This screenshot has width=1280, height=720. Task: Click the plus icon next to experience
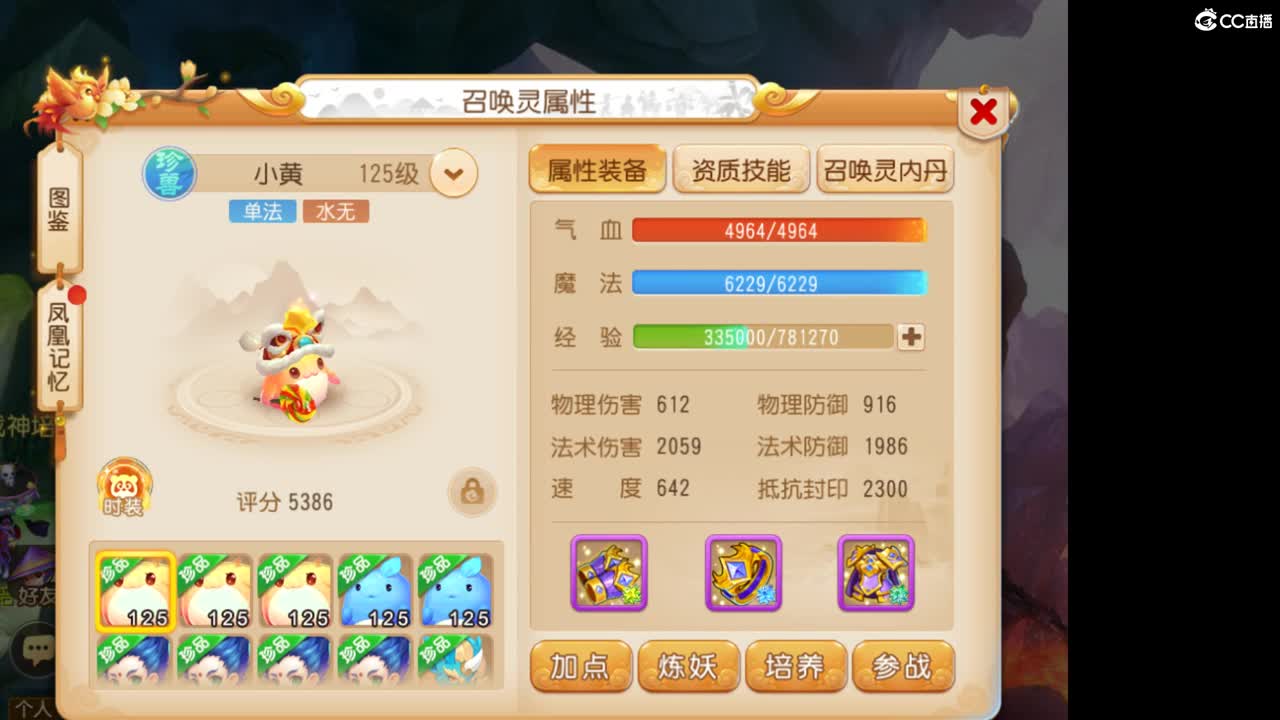(x=910, y=338)
